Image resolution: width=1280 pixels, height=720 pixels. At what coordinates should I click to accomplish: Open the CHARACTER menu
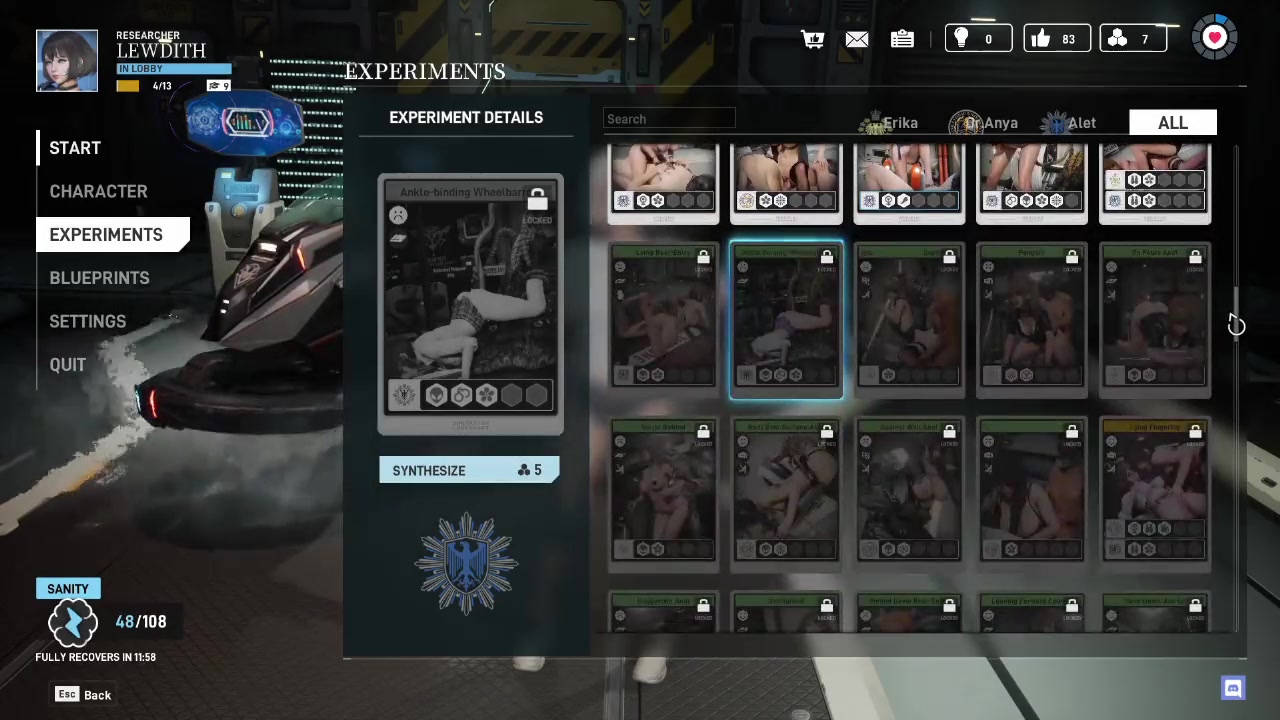pyautogui.click(x=98, y=191)
